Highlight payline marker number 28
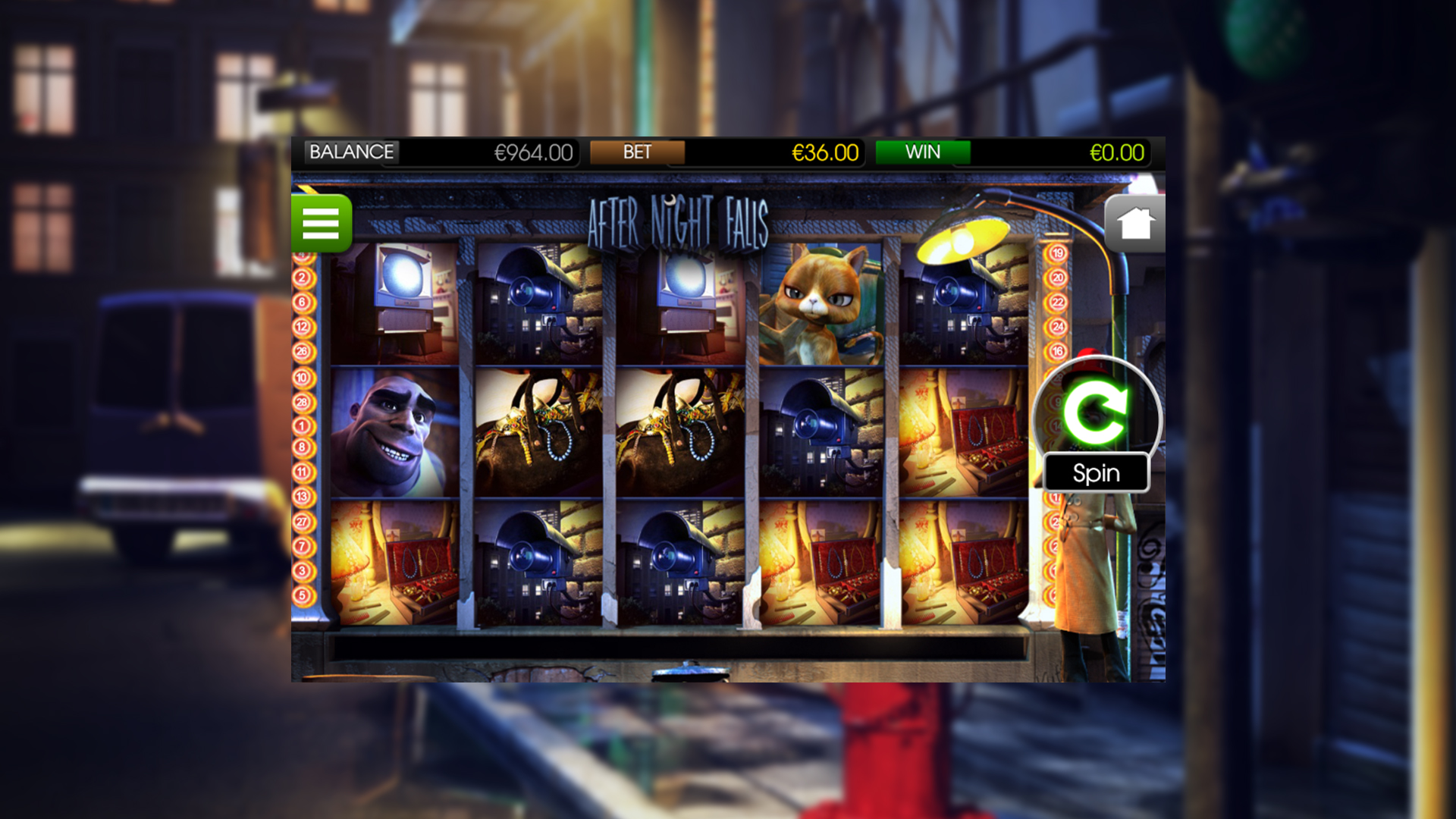 tap(302, 402)
